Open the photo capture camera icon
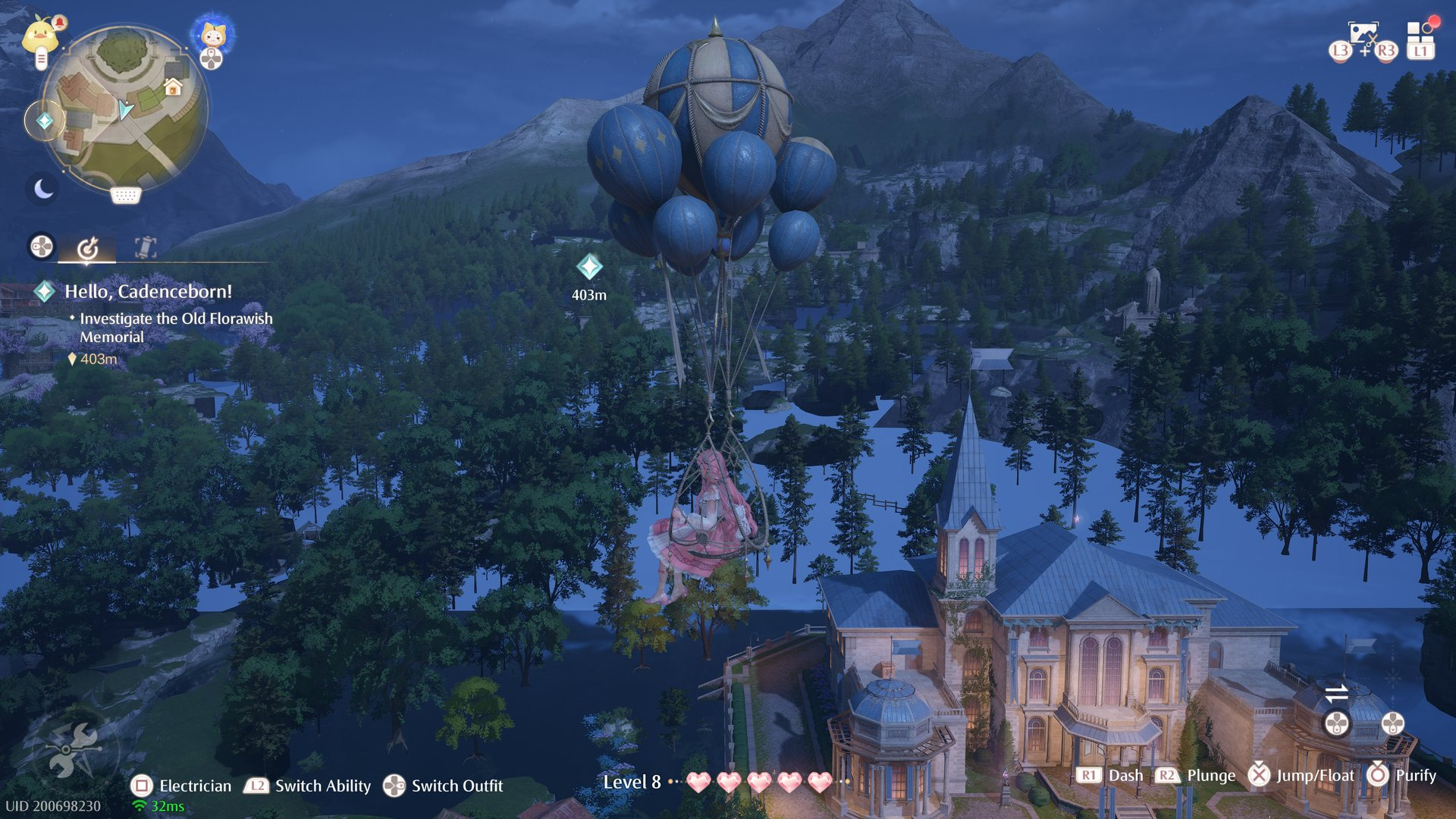The width and height of the screenshot is (1456, 819). (x=1363, y=34)
